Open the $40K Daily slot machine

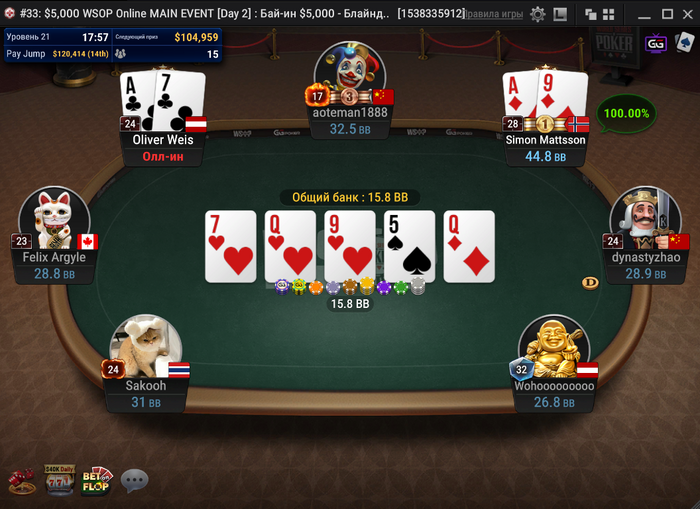click(59, 480)
